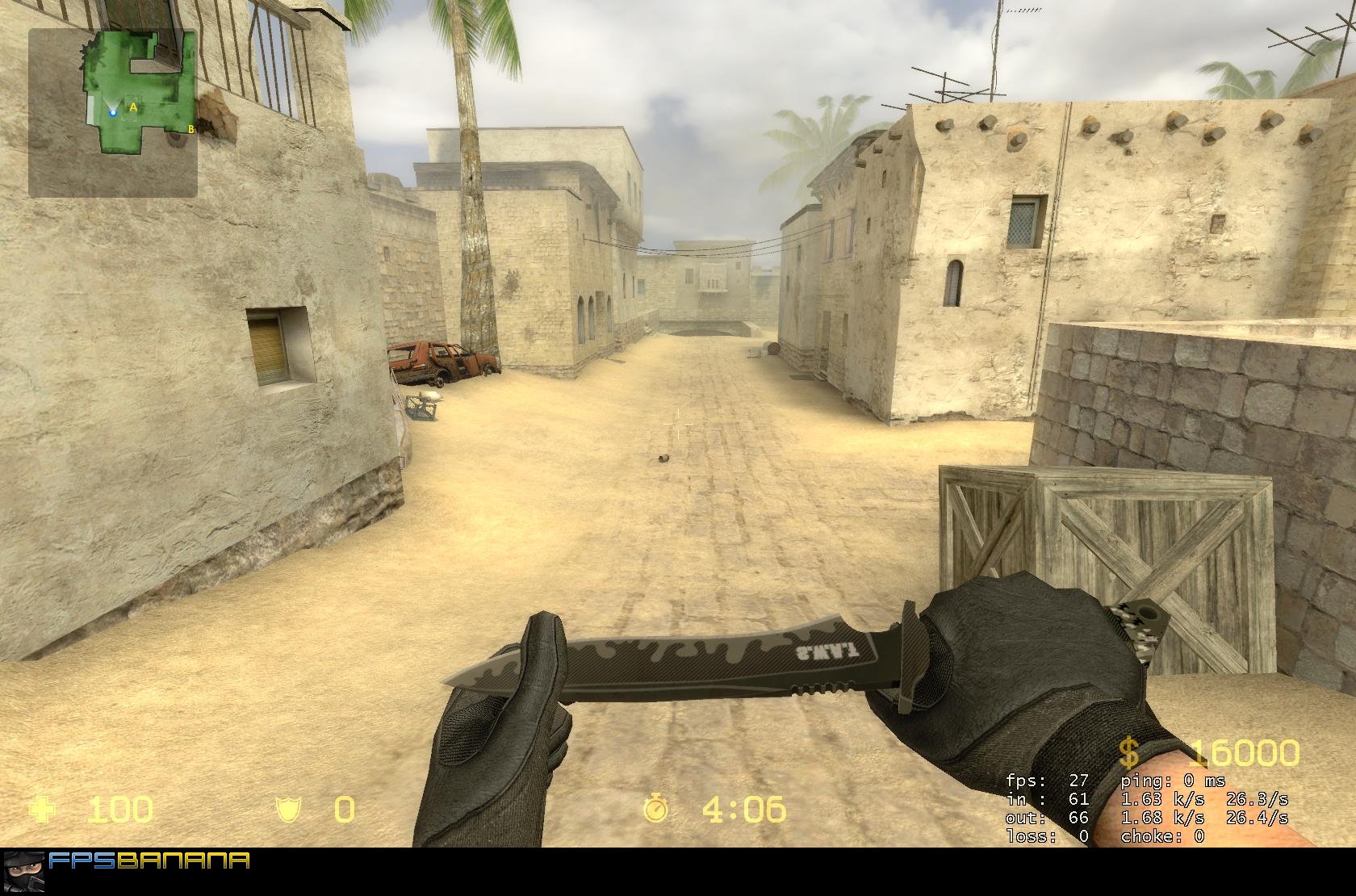The height and width of the screenshot is (896, 1356).
Task: Select bombsite B marker on the radar
Action: pos(191,129)
